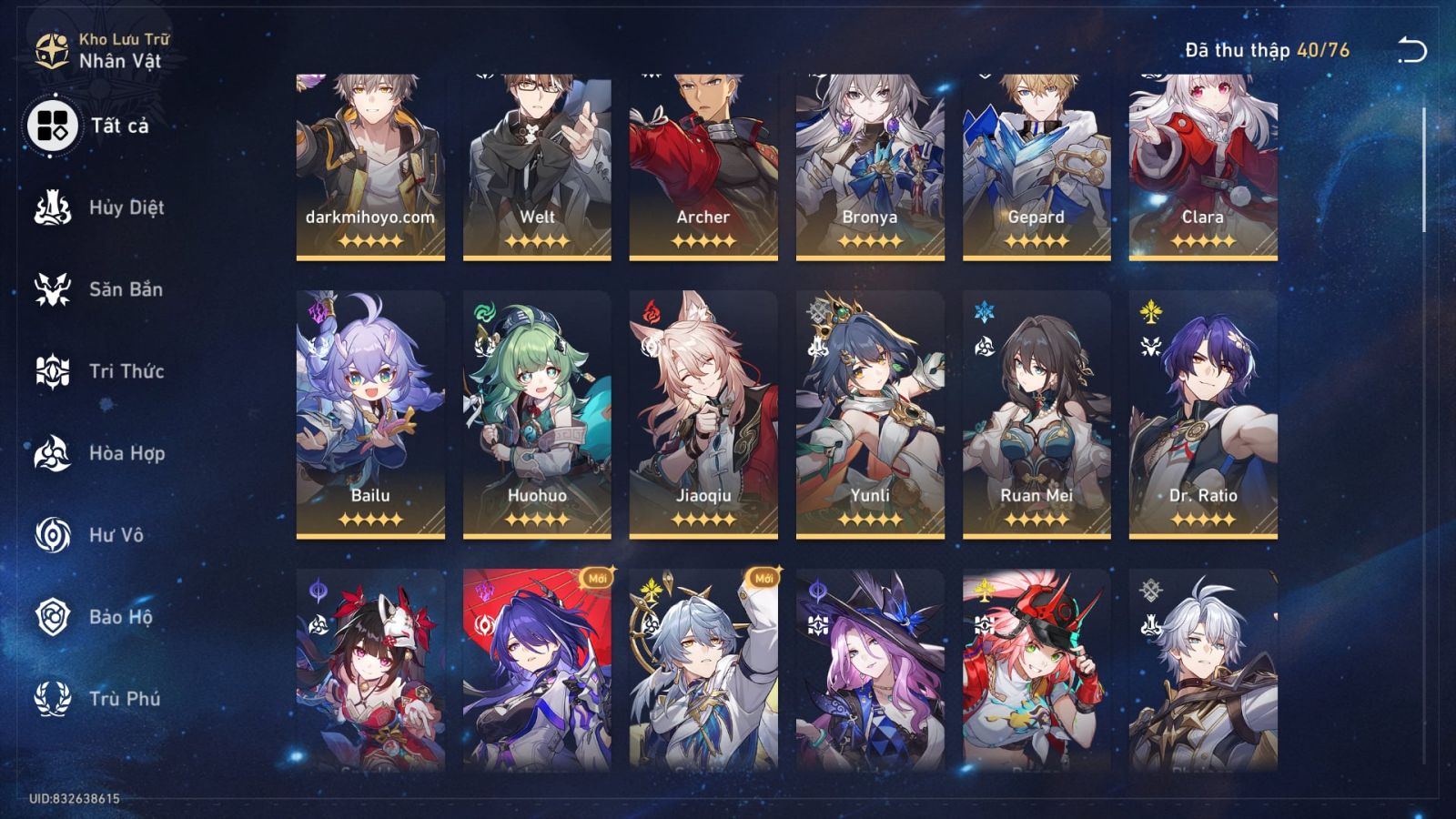Select the Trù Phú abundance path icon
Screen dimensions: 1456x819
(x=55, y=699)
